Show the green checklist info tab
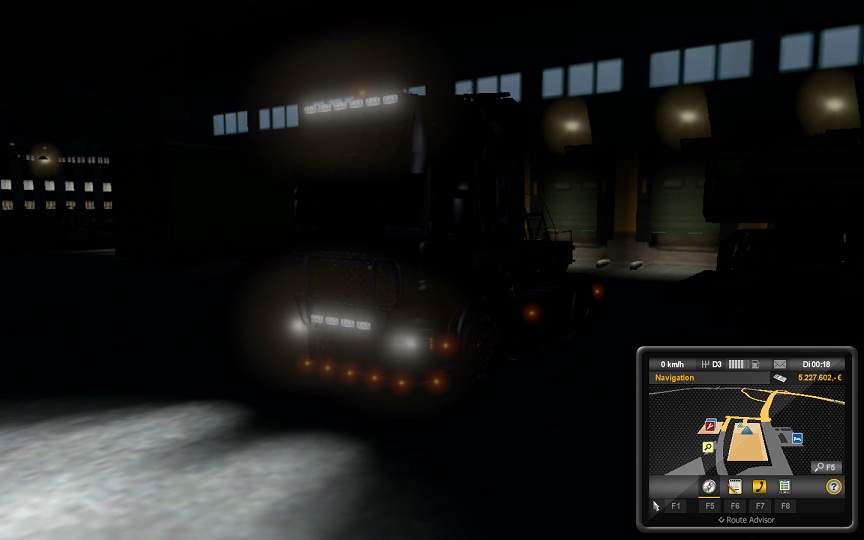This screenshot has height=540, width=864. click(x=785, y=487)
